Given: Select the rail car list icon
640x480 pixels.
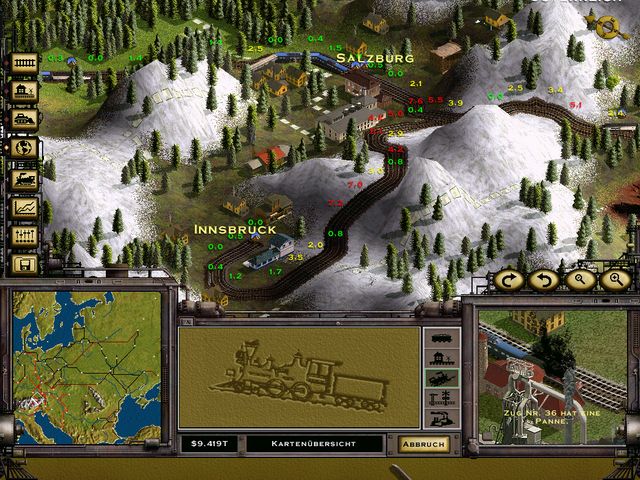Looking at the screenshot, I should tap(441, 338).
